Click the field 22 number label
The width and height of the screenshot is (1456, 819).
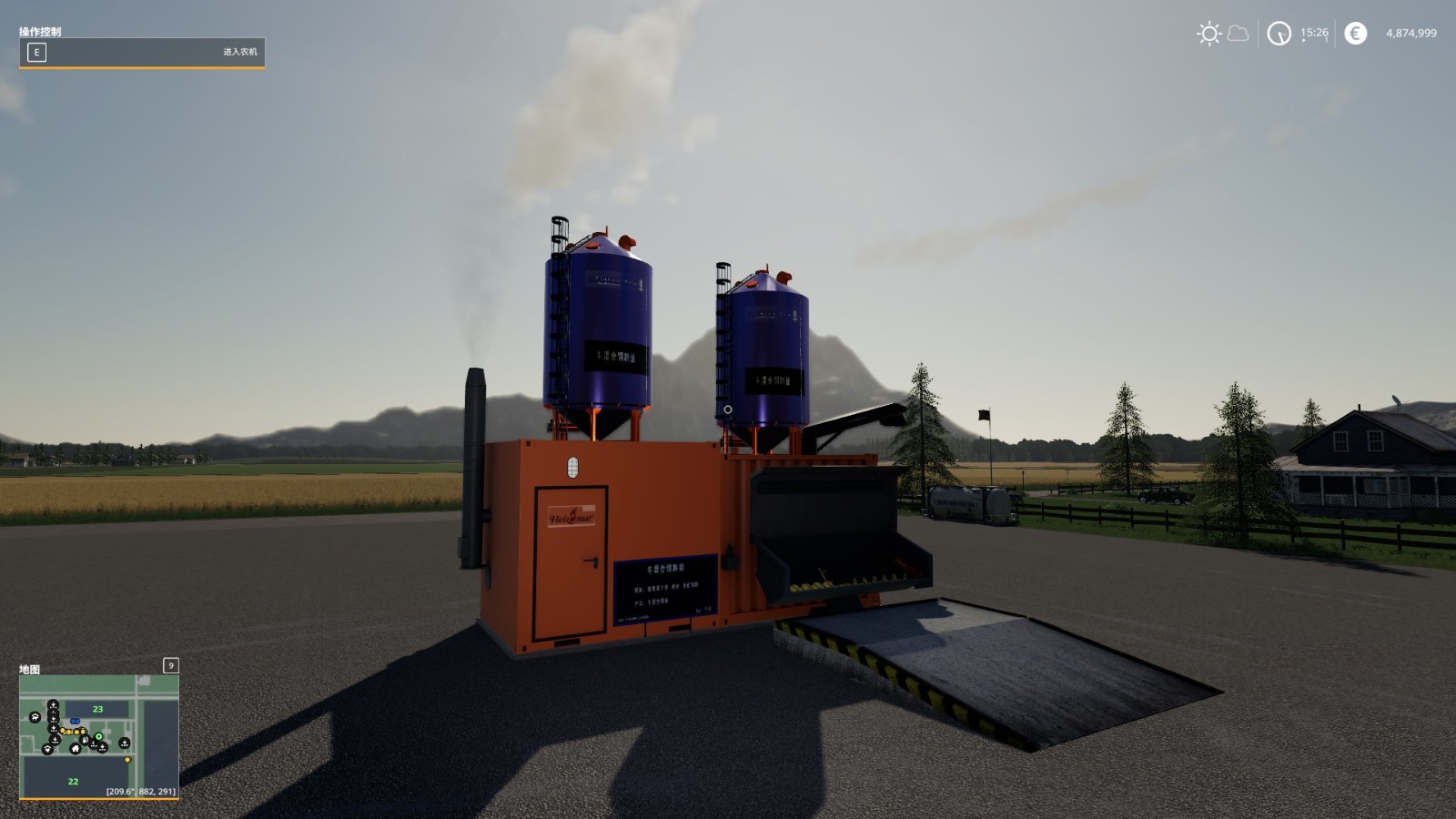[73, 782]
